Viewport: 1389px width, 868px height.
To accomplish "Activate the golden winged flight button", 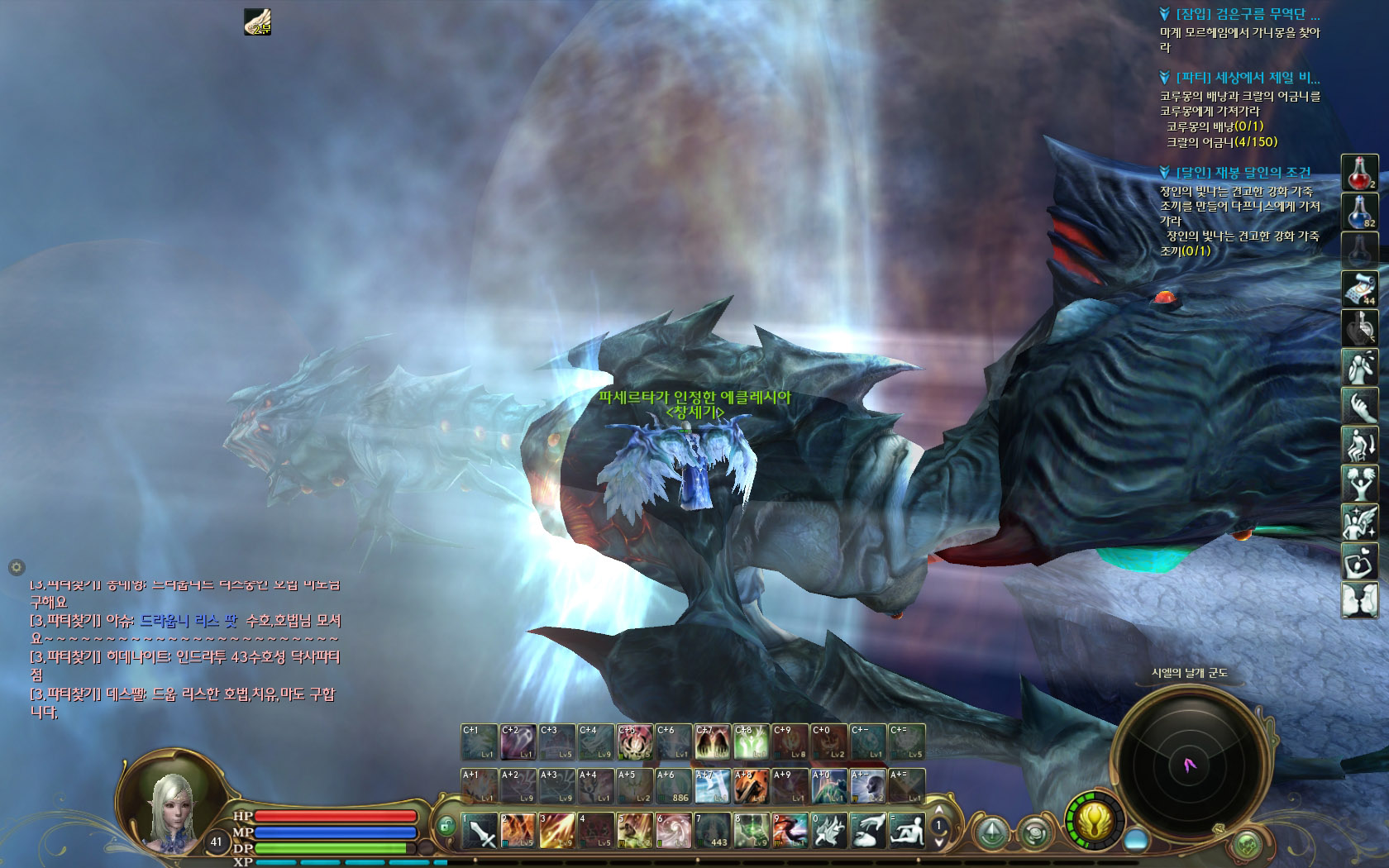I will point(1095,822).
